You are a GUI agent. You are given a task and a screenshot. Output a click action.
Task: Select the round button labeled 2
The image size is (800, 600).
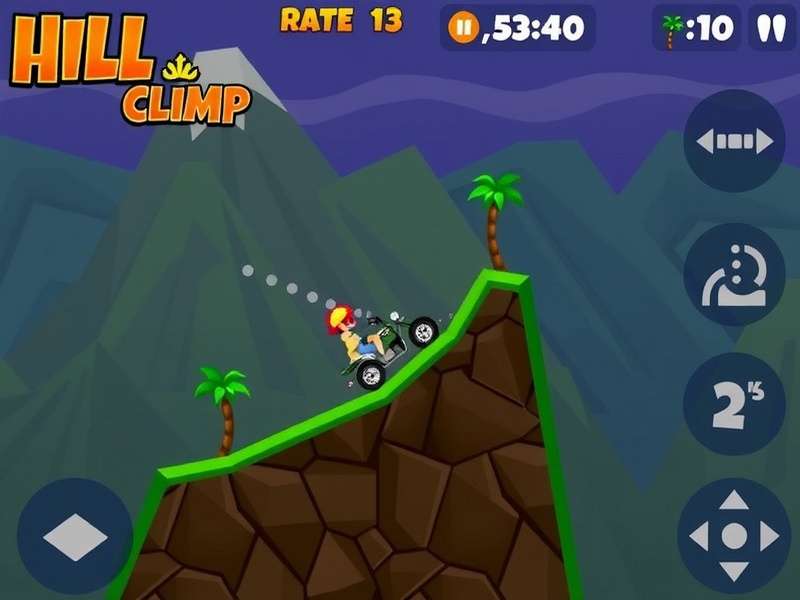pos(734,403)
